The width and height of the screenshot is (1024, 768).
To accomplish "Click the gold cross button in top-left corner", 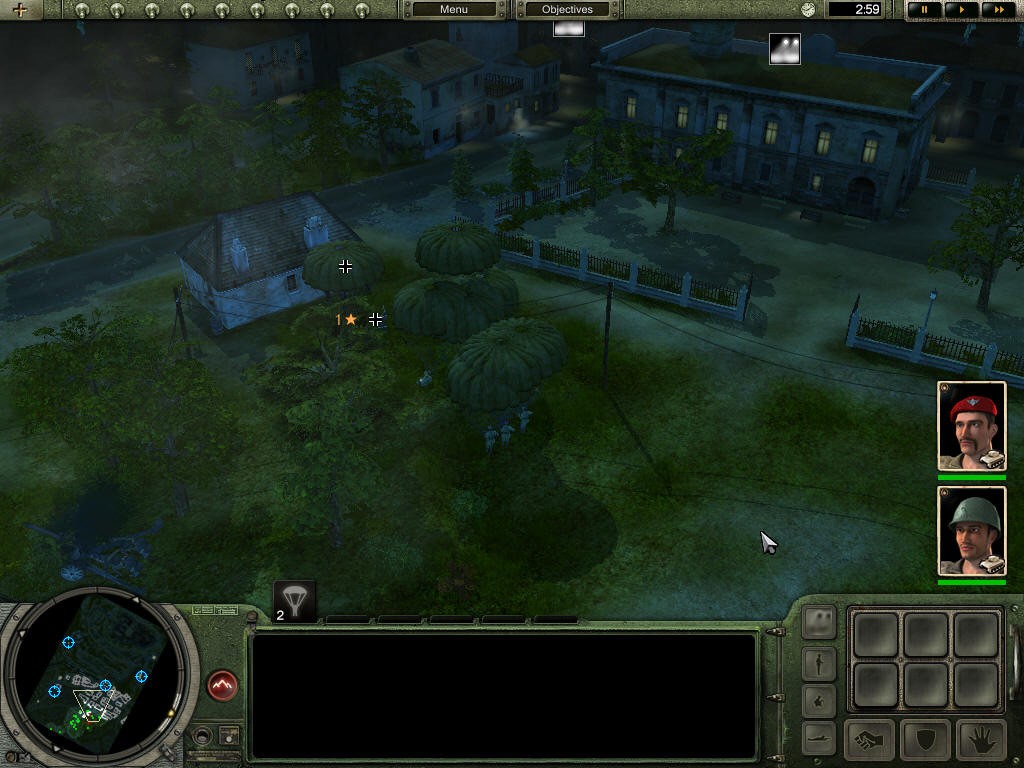I will click(x=20, y=10).
